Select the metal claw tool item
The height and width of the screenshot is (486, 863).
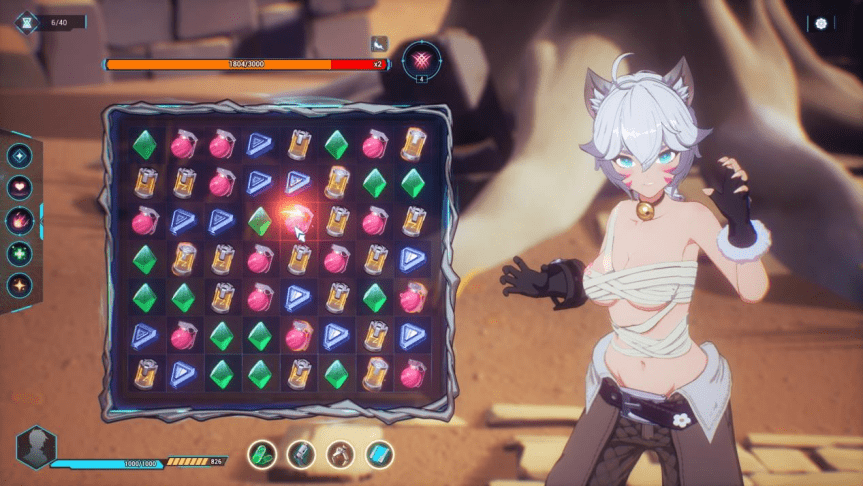pos(340,454)
